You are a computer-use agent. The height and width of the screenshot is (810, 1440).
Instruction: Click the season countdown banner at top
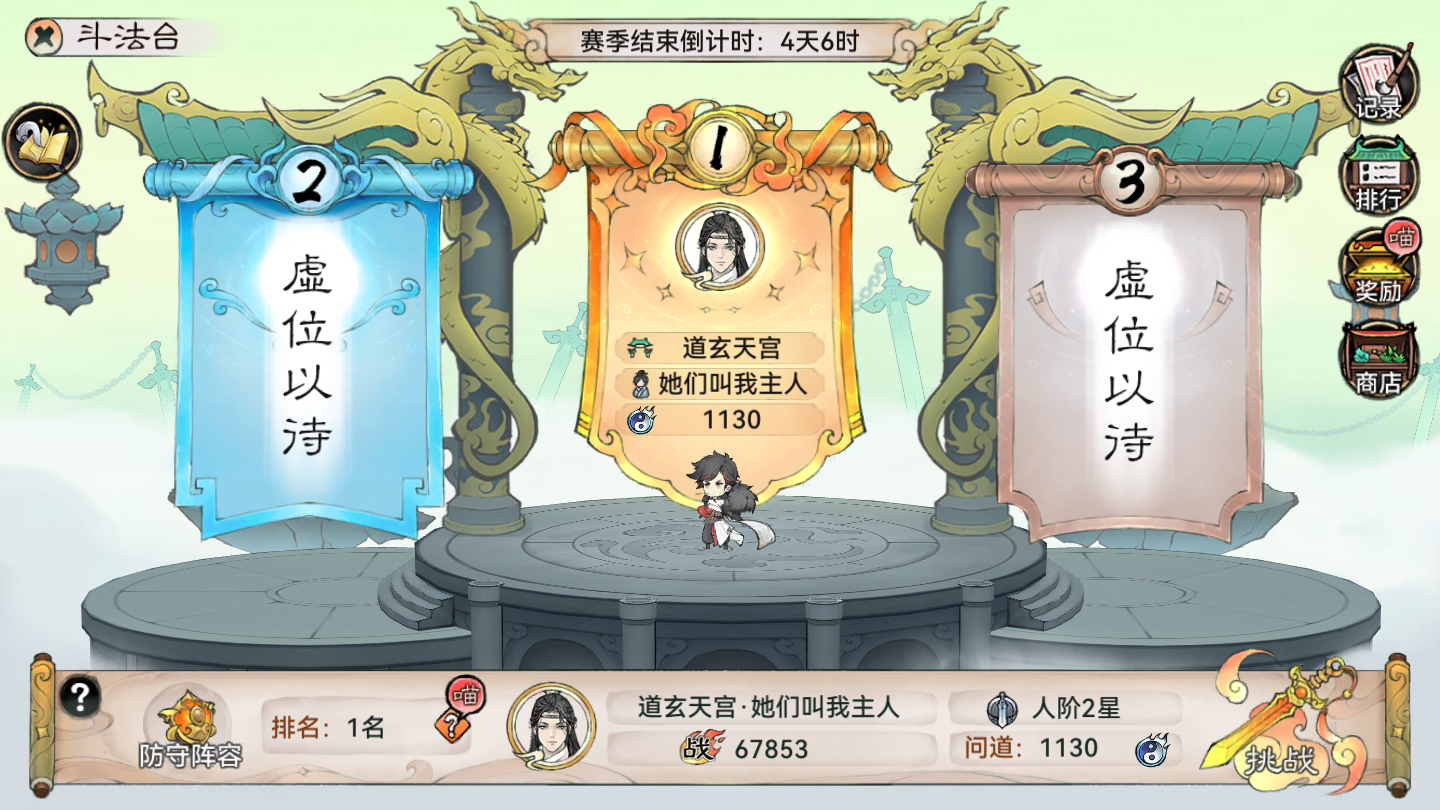click(720, 41)
